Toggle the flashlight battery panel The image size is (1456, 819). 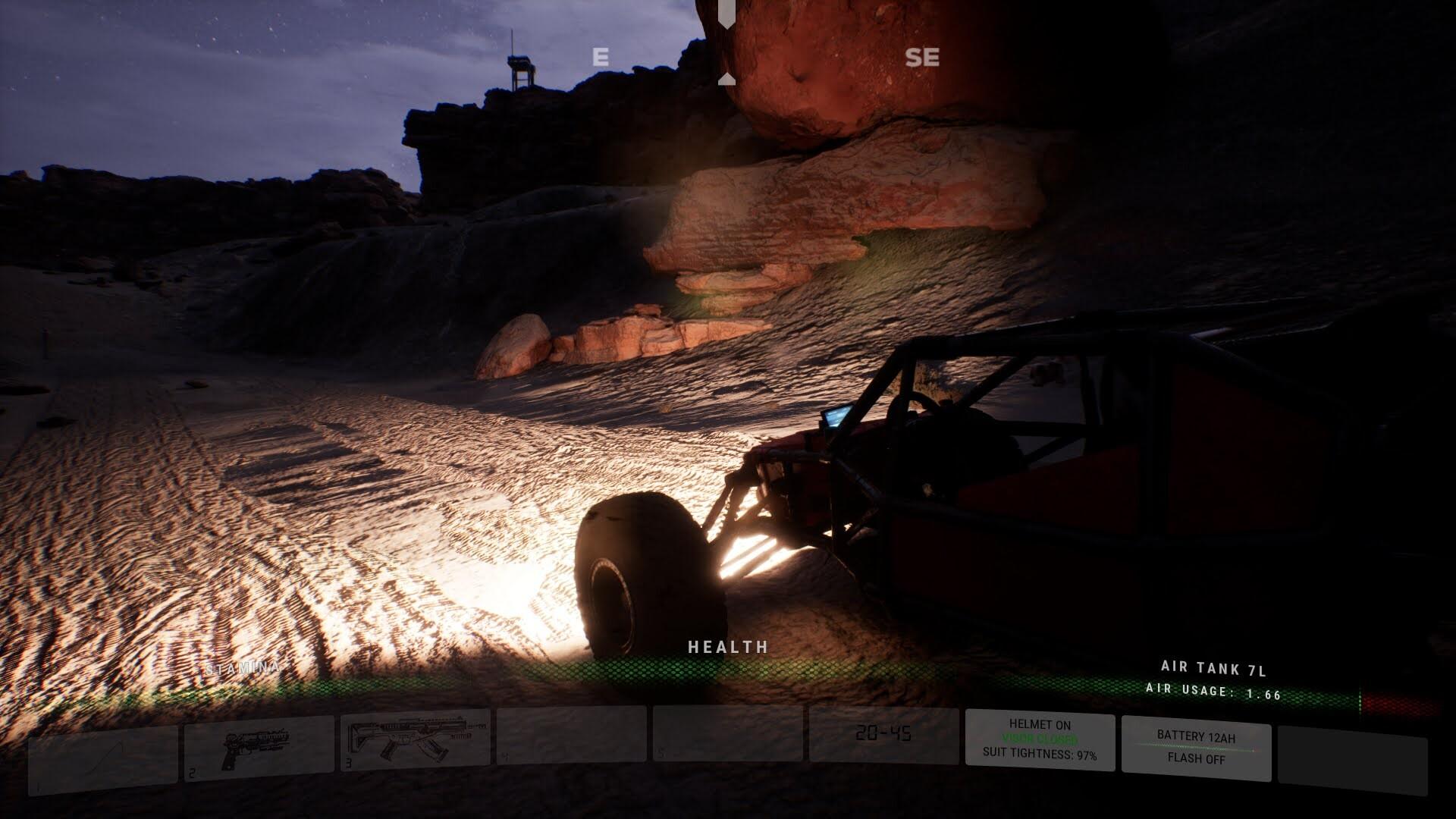[x=1196, y=747]
